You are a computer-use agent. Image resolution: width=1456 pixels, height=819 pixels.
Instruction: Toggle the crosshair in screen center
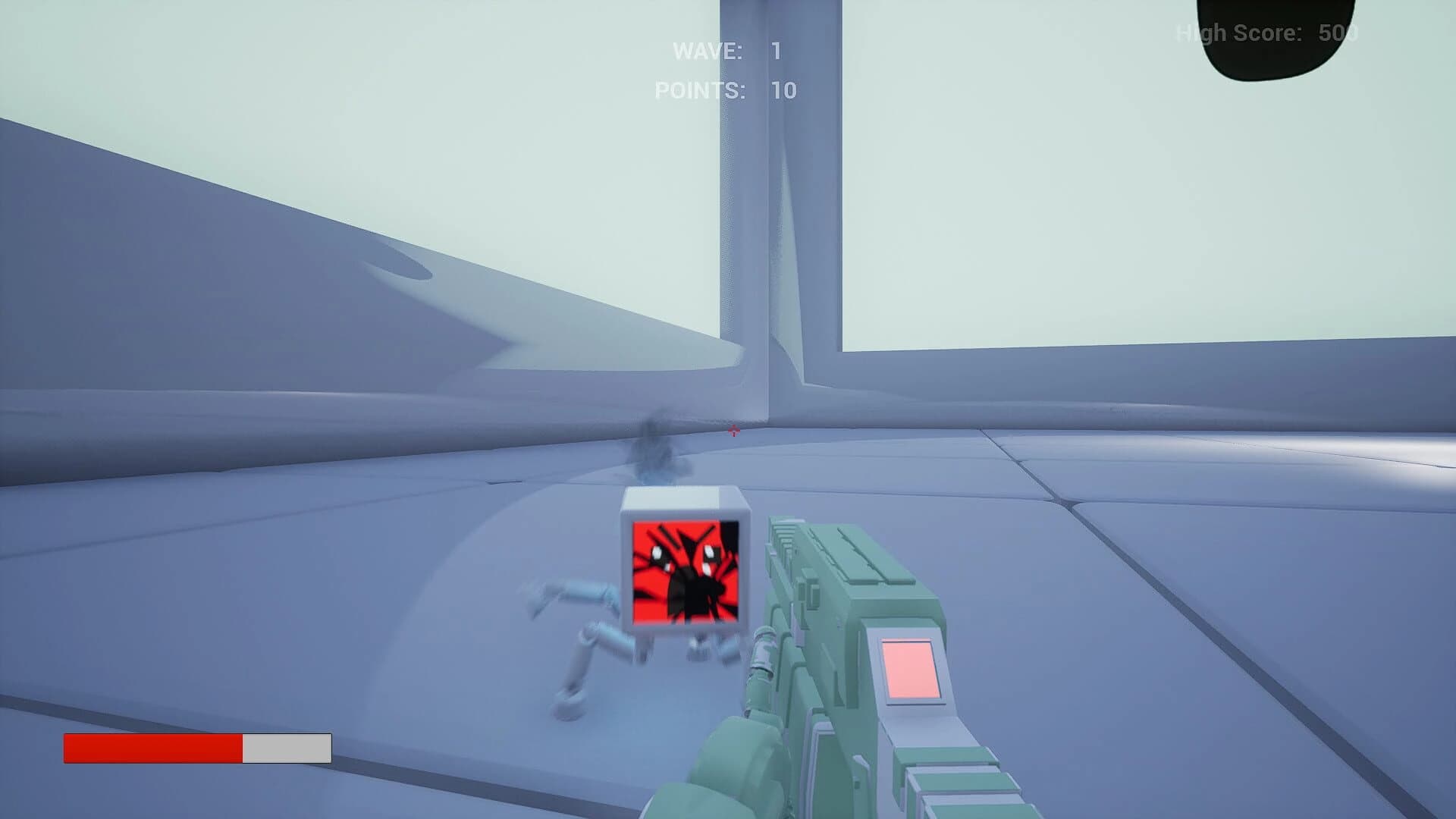(x=733, y=432)
